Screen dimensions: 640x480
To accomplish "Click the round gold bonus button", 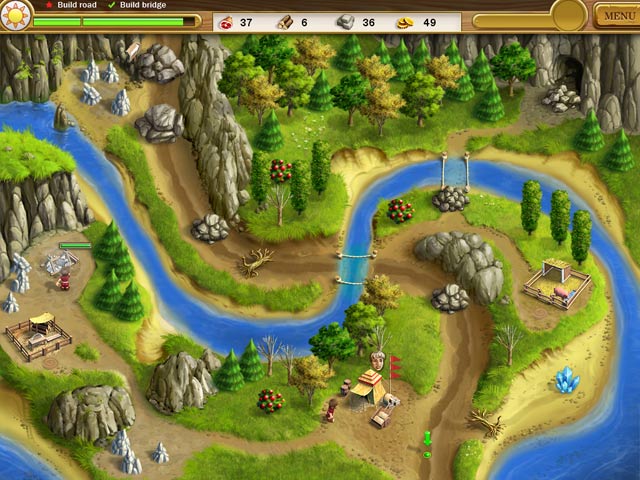I will pos(568,14).
